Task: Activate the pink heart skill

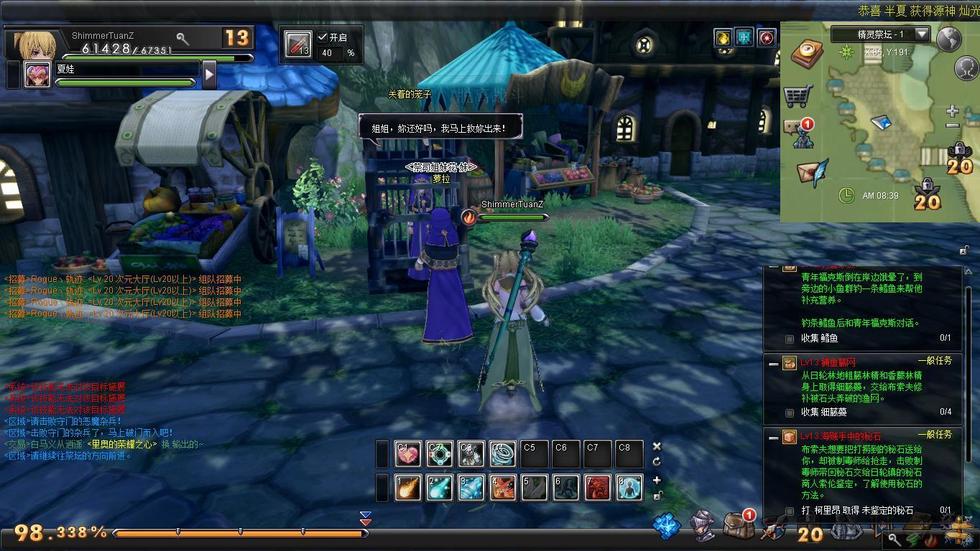Action: click(408, 454)
